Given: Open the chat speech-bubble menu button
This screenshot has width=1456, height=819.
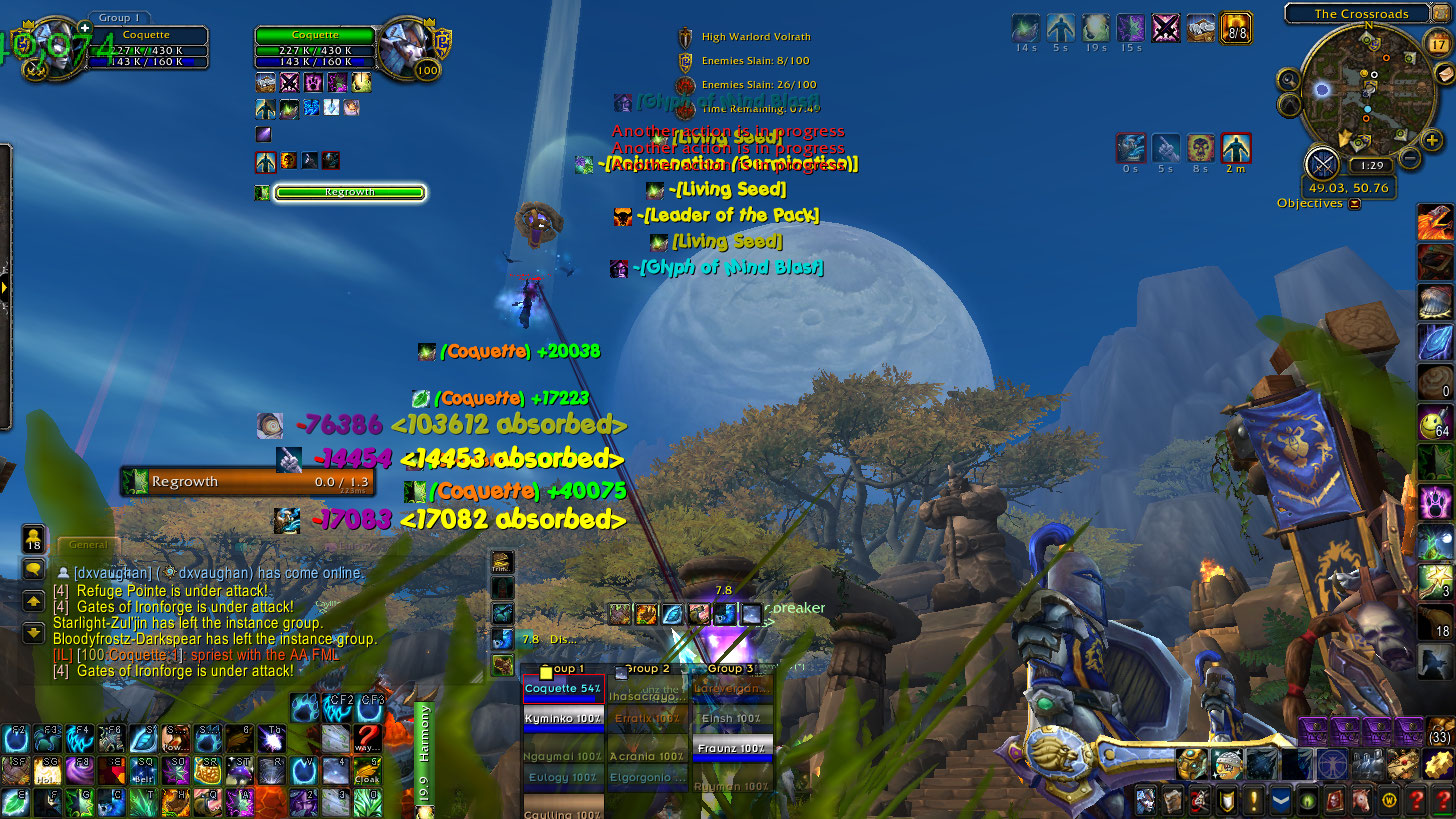Looking at the screenshot, I should pos(33,569).
